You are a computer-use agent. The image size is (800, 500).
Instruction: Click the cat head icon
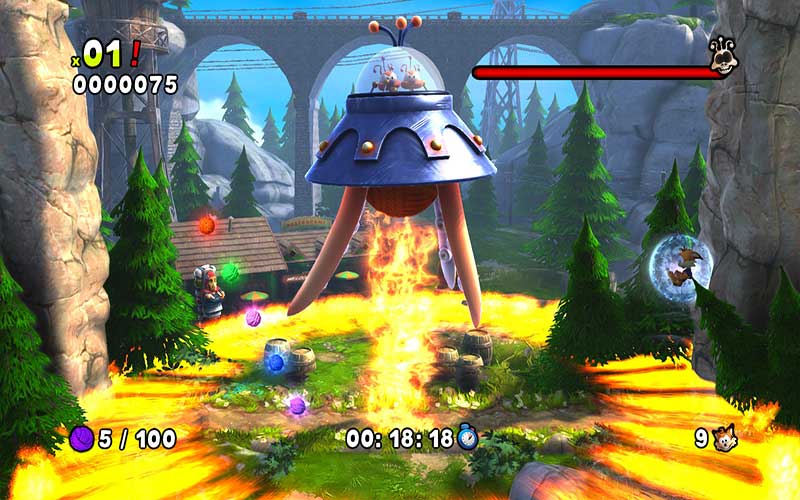[x=724, y=437]
